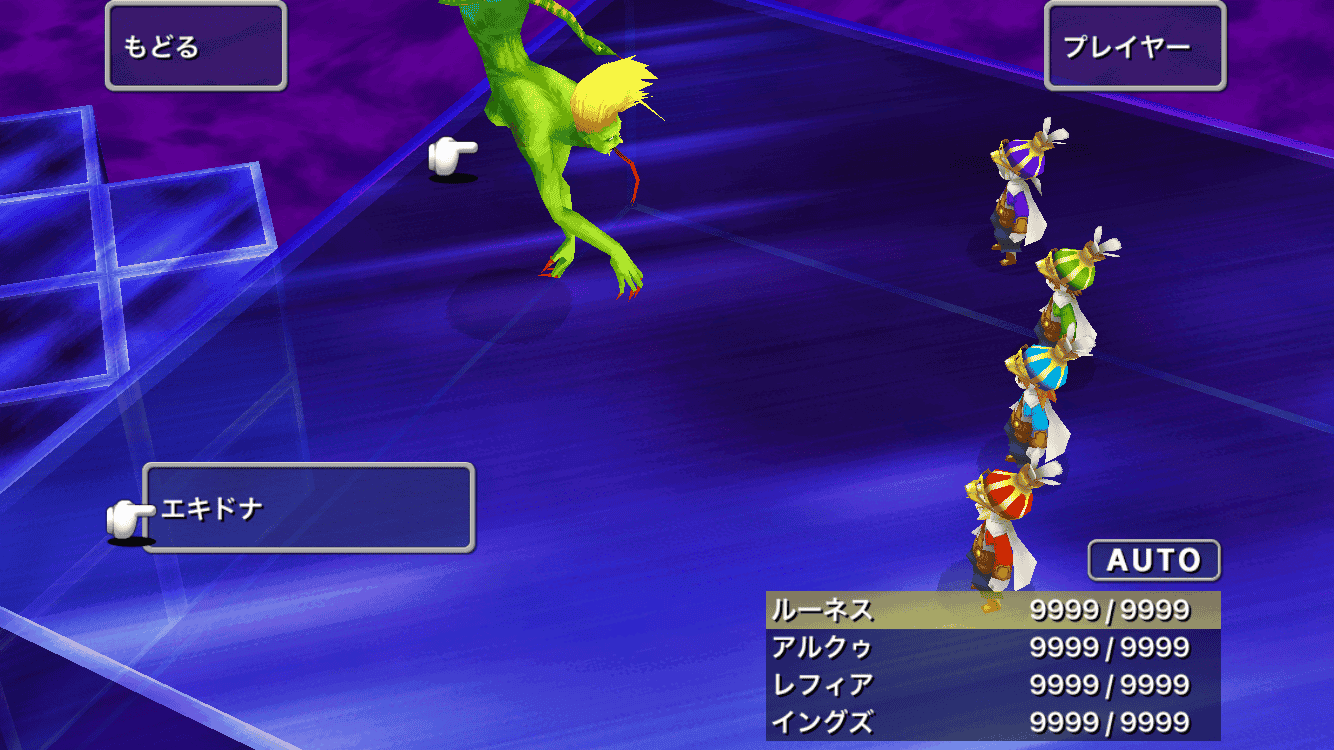This screenshot has width=1334, height=750.
Task: Tap the もどる back button
Action: pyautogui.click(x=196, y=46)
